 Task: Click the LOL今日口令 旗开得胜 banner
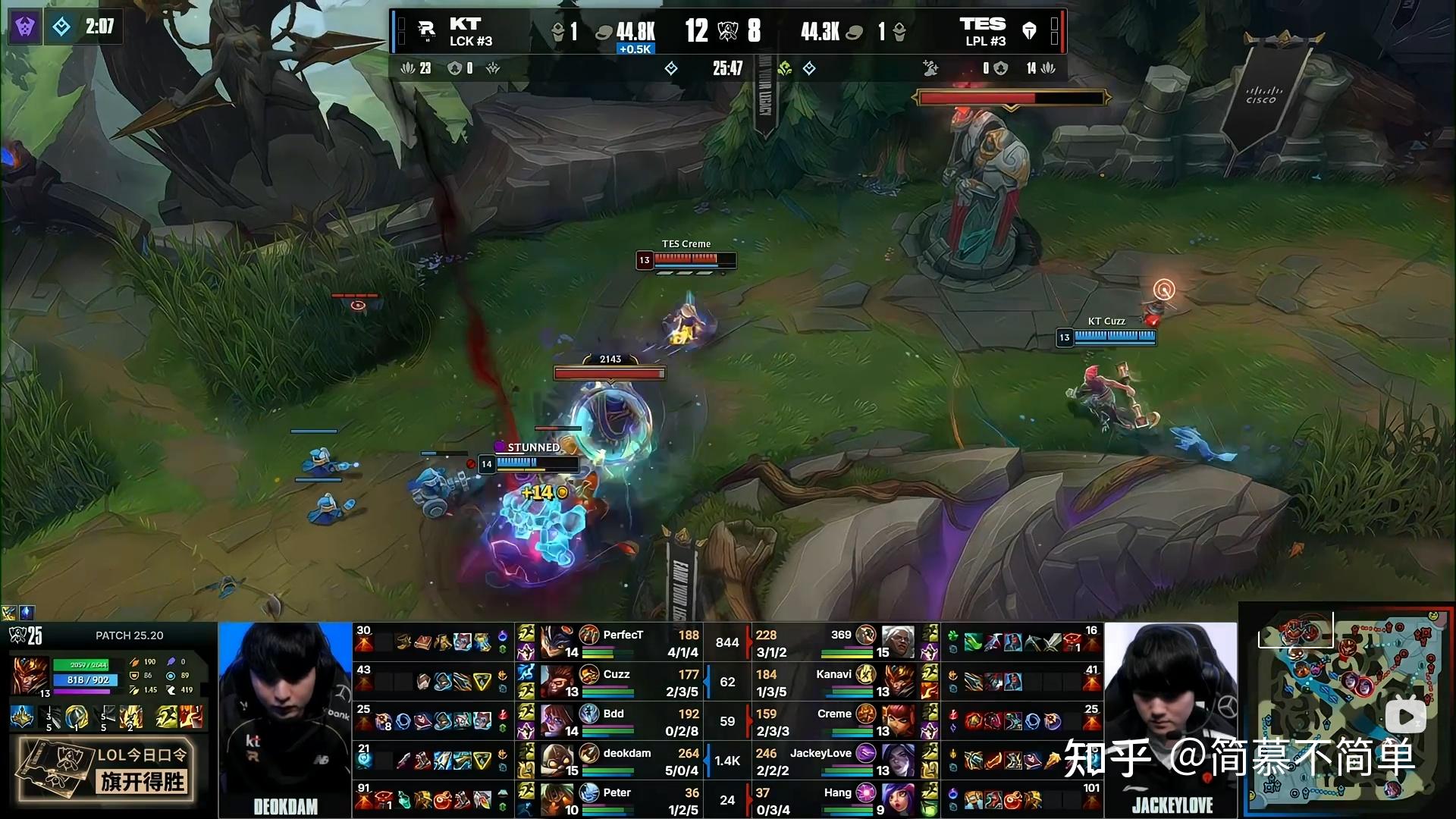click(108, 770)
